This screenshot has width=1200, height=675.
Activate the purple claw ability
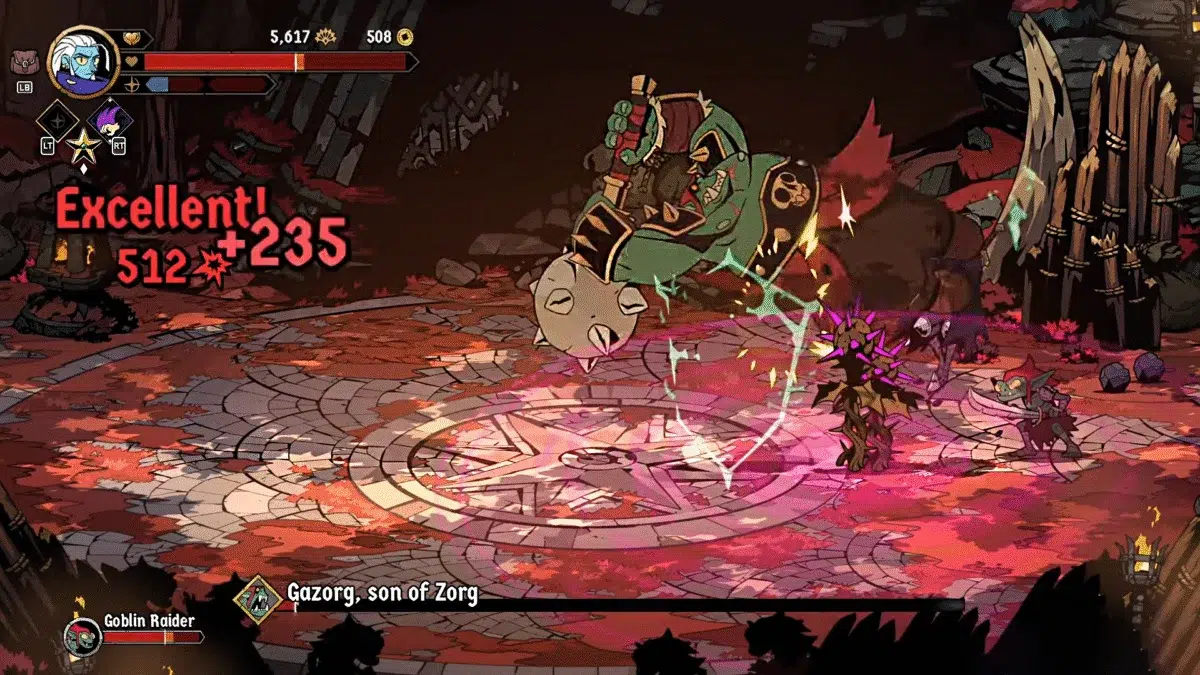coord(109,121)
